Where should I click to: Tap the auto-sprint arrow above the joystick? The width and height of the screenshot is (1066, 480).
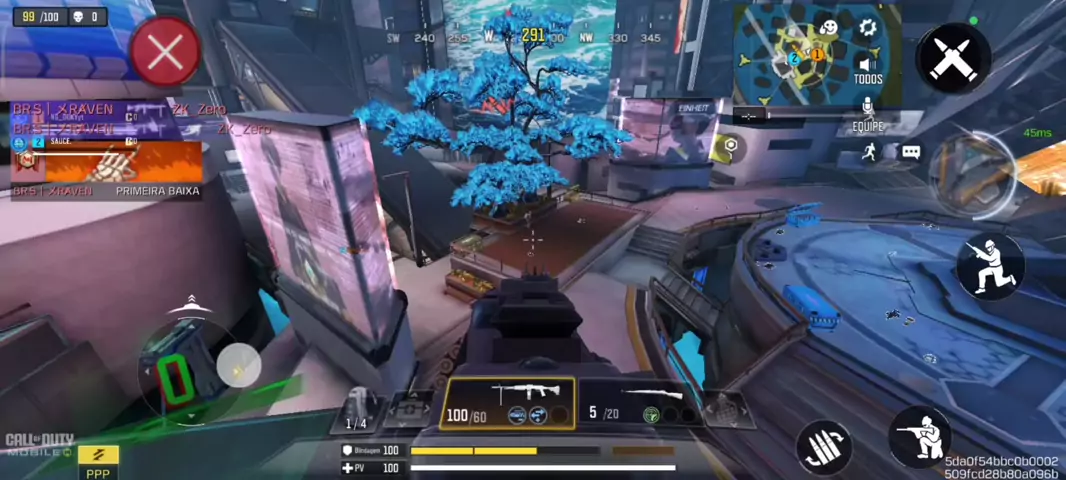pos(188,305)
